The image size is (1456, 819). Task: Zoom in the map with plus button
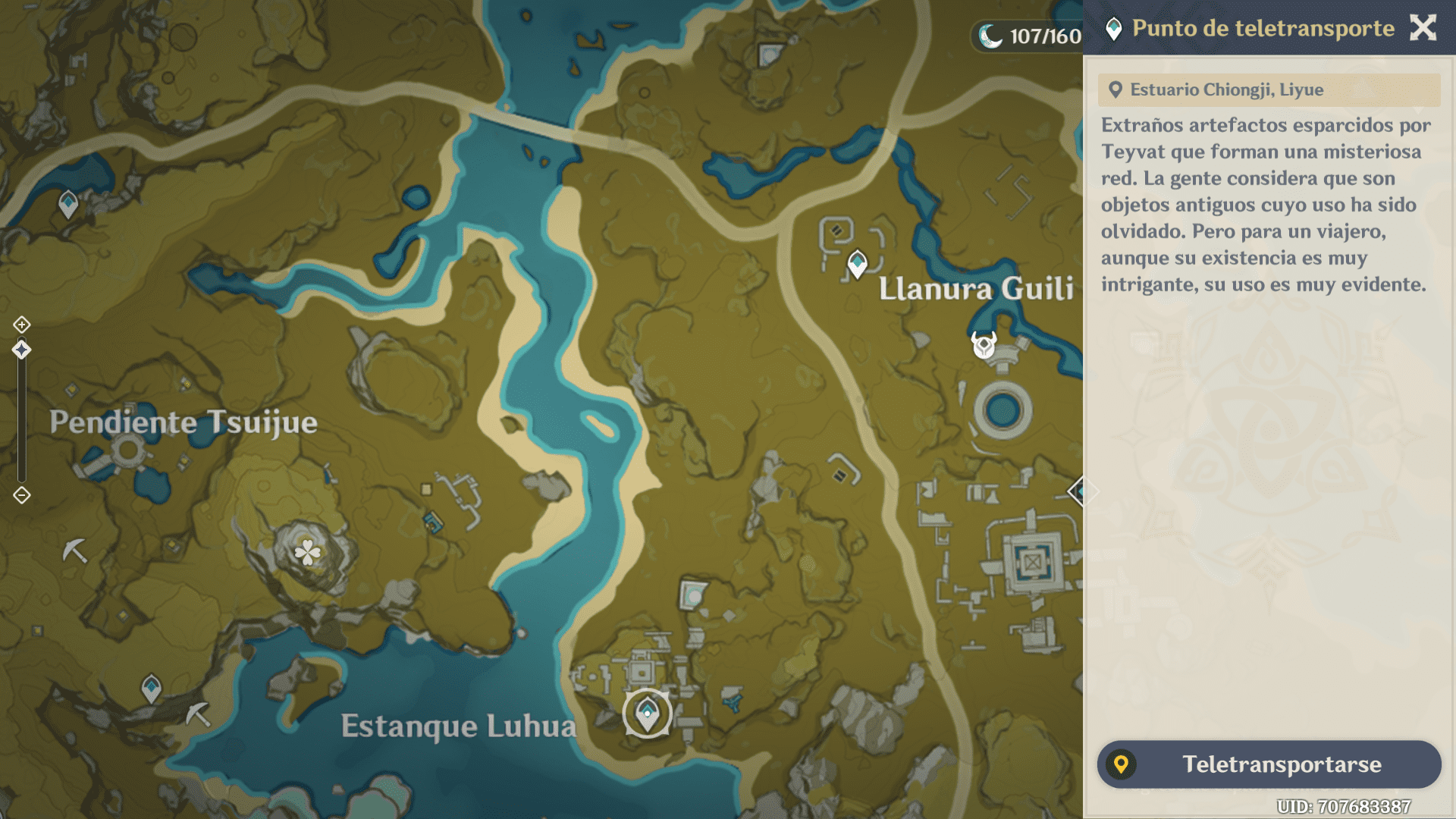(x=21, y=325)
